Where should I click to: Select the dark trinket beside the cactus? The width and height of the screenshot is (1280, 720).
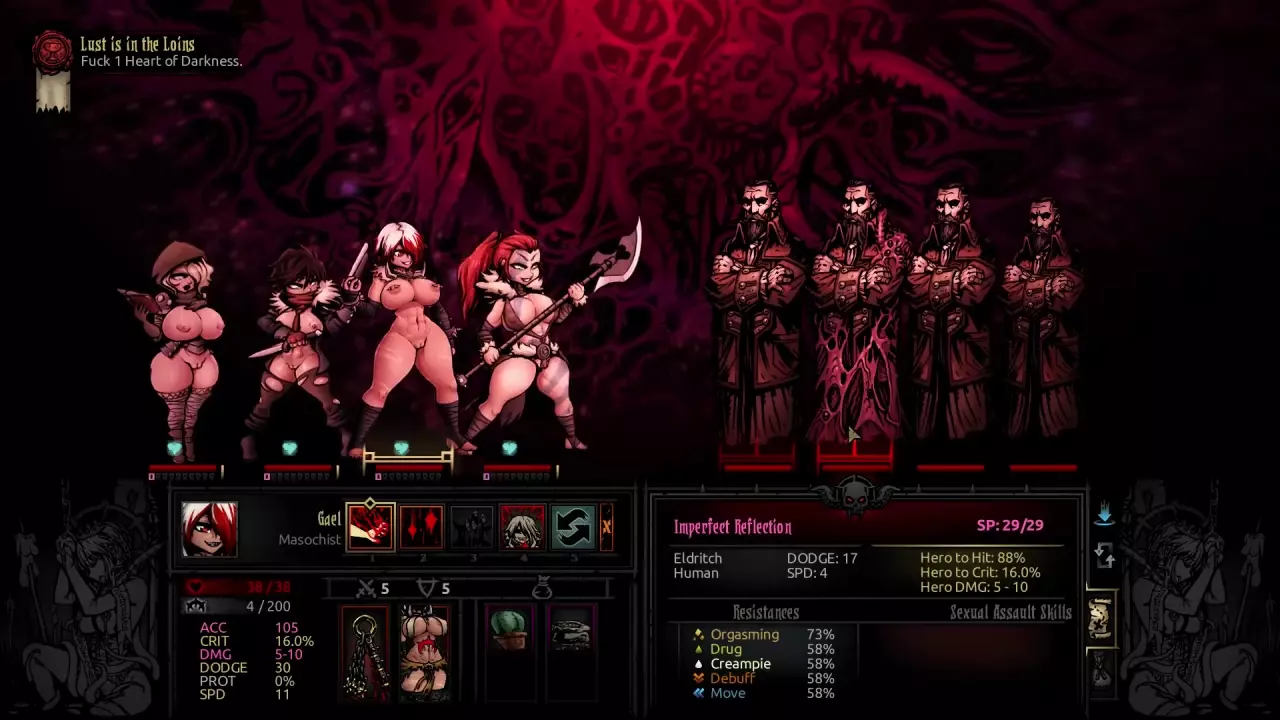[571, 631]
